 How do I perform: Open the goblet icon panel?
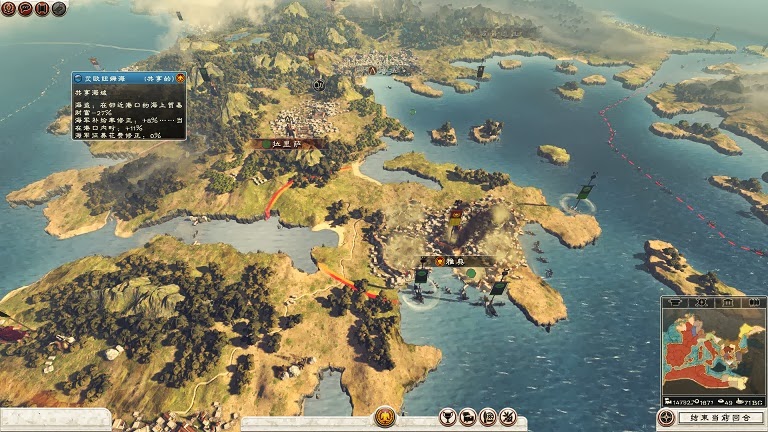[x=447, y=416]
